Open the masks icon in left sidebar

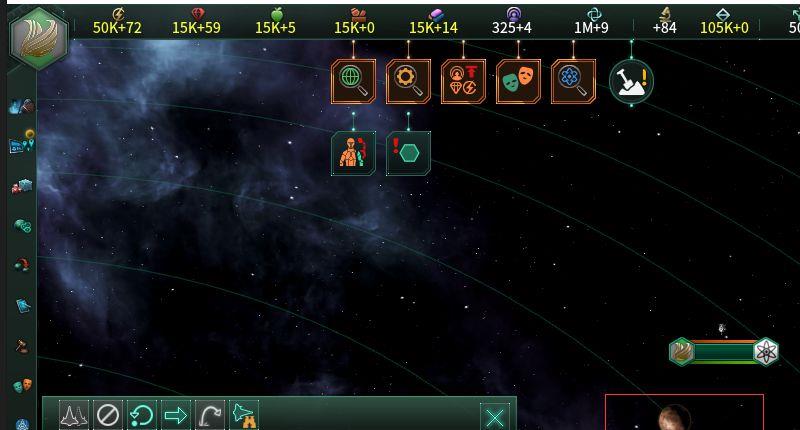(x=22, y=386)
